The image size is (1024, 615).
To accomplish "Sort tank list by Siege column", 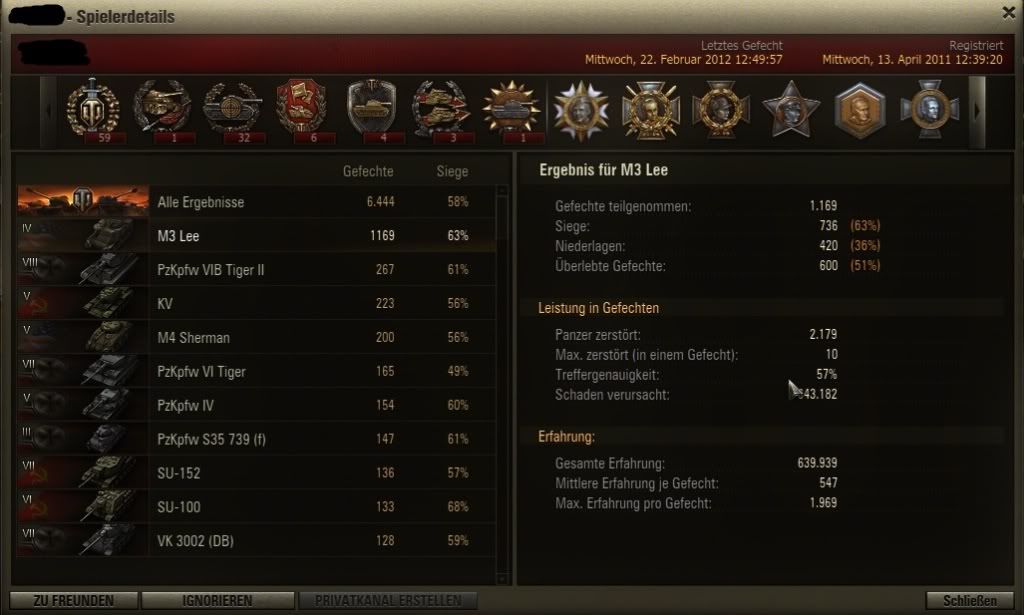I will pyautogui.click(x=452, y=172).
